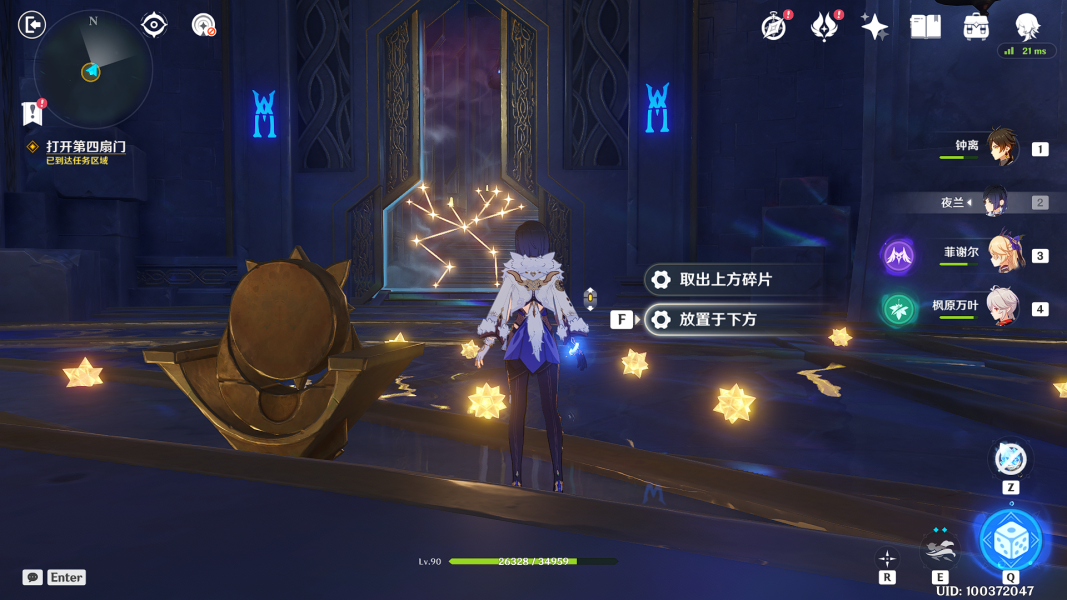The image size is (1067, 600).
Task: Open the character profile head icon
Action: (1027, 26)
